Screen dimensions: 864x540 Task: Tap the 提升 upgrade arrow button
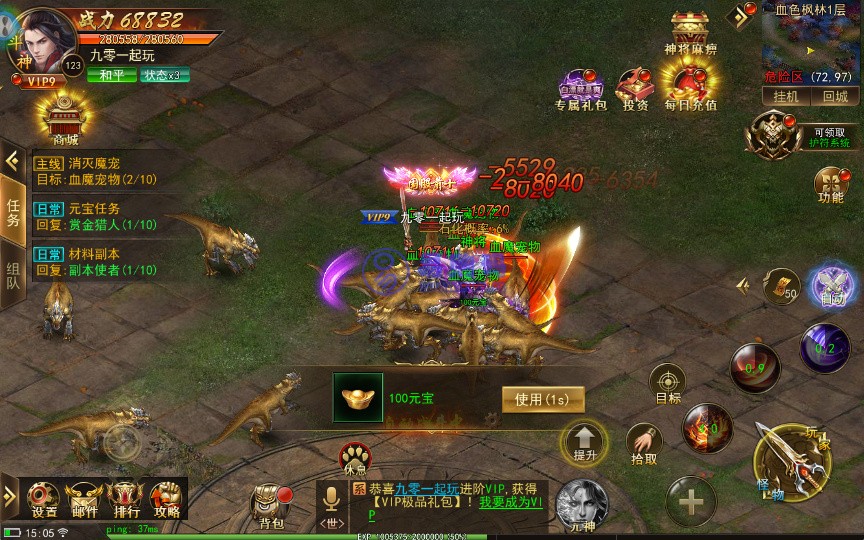(x=585, y=440)
